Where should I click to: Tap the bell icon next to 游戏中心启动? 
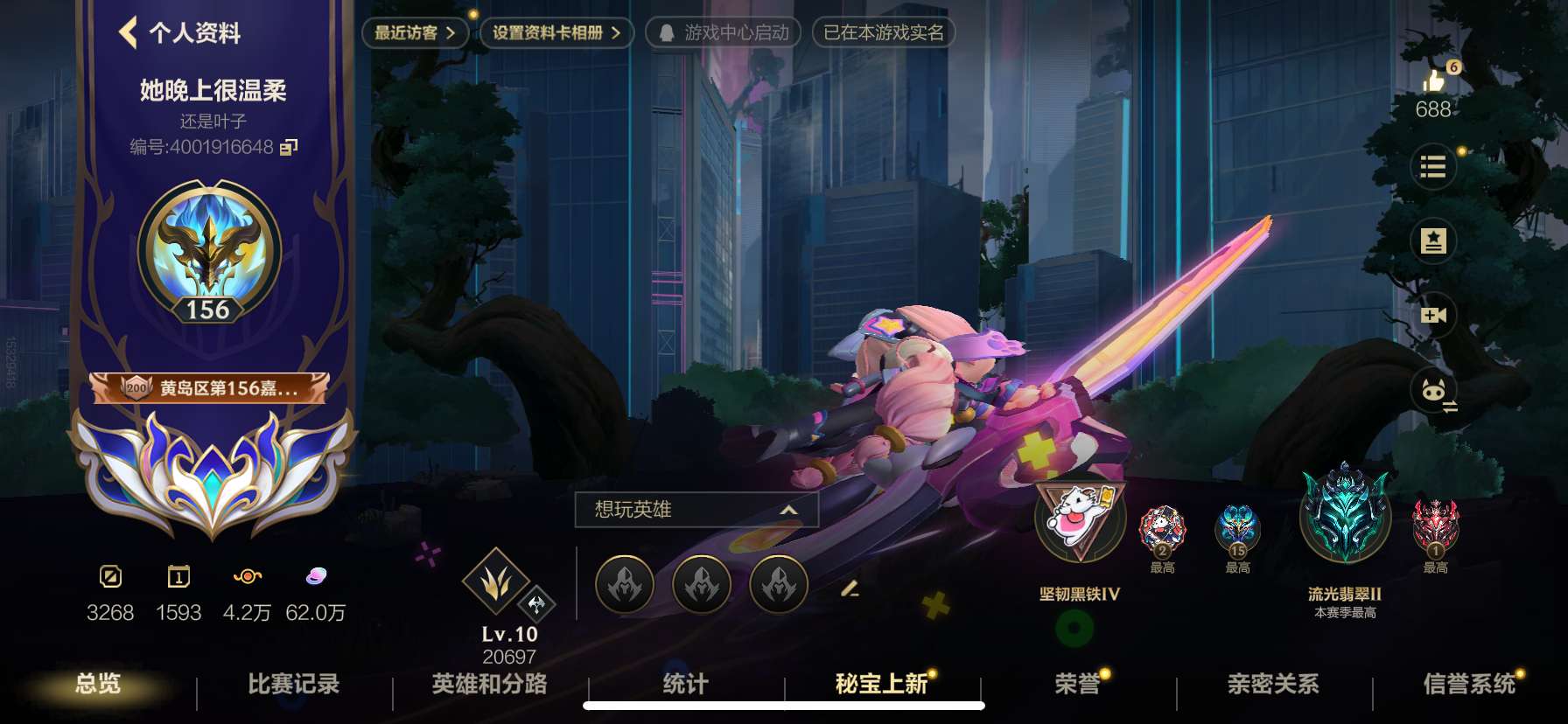(668, 33)
